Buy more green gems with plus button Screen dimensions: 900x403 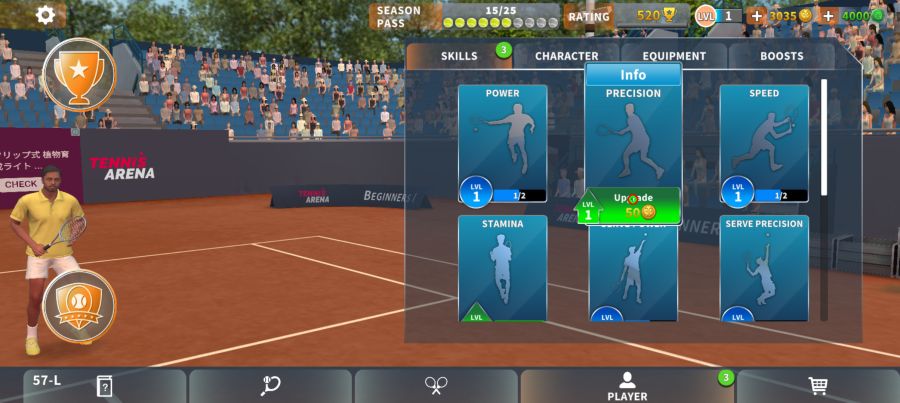click(828, 16)
